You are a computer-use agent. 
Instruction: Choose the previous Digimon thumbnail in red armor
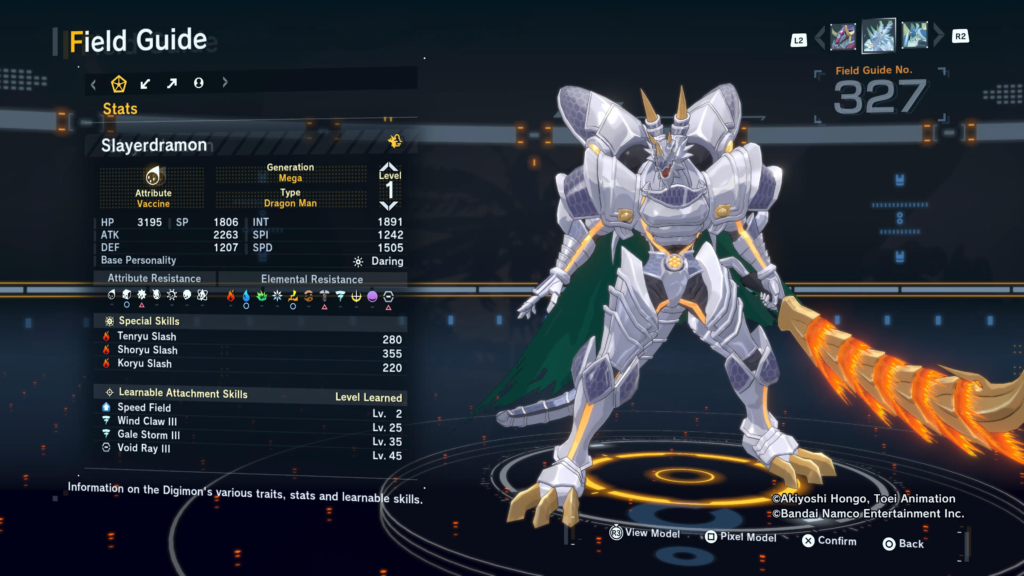pyautogui.click(x=843, y=38)
